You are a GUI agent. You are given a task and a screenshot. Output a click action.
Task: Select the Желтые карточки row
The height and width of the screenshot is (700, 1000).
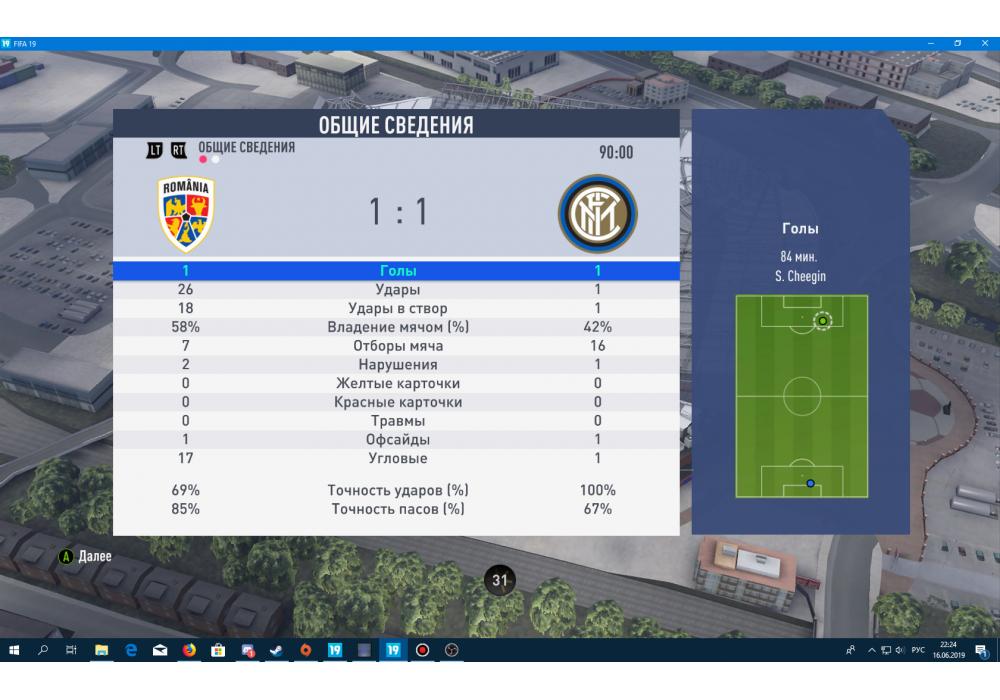[398, 383]
